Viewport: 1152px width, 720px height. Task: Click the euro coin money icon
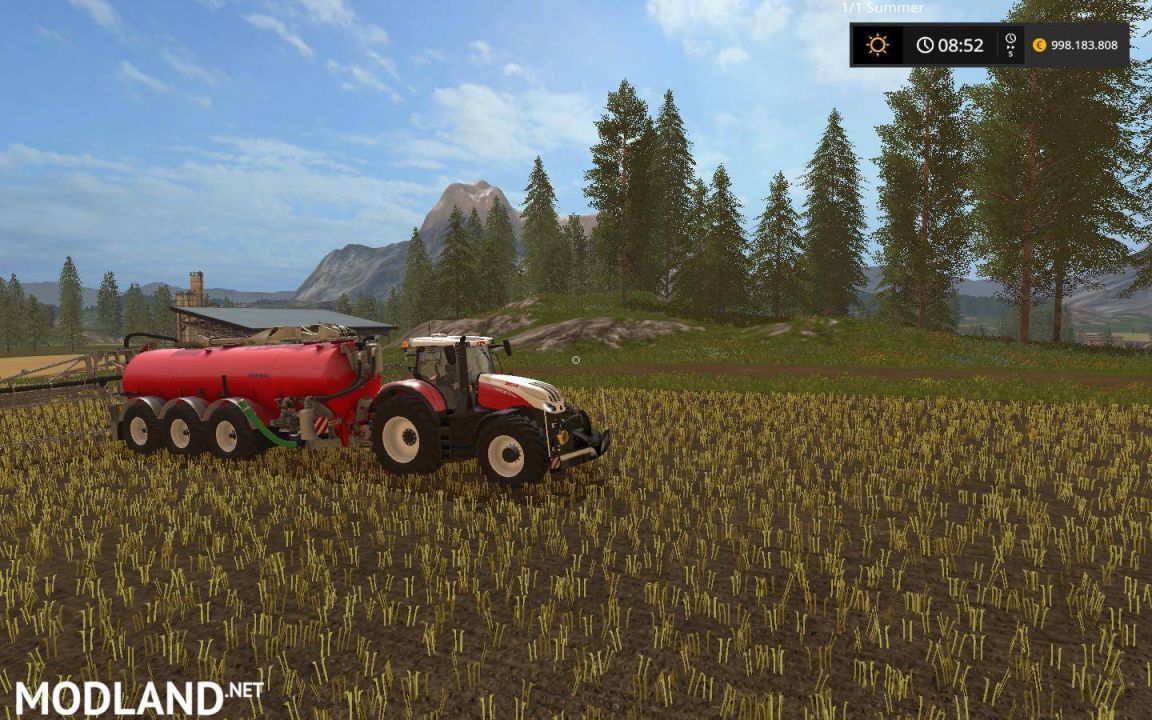1039,45
